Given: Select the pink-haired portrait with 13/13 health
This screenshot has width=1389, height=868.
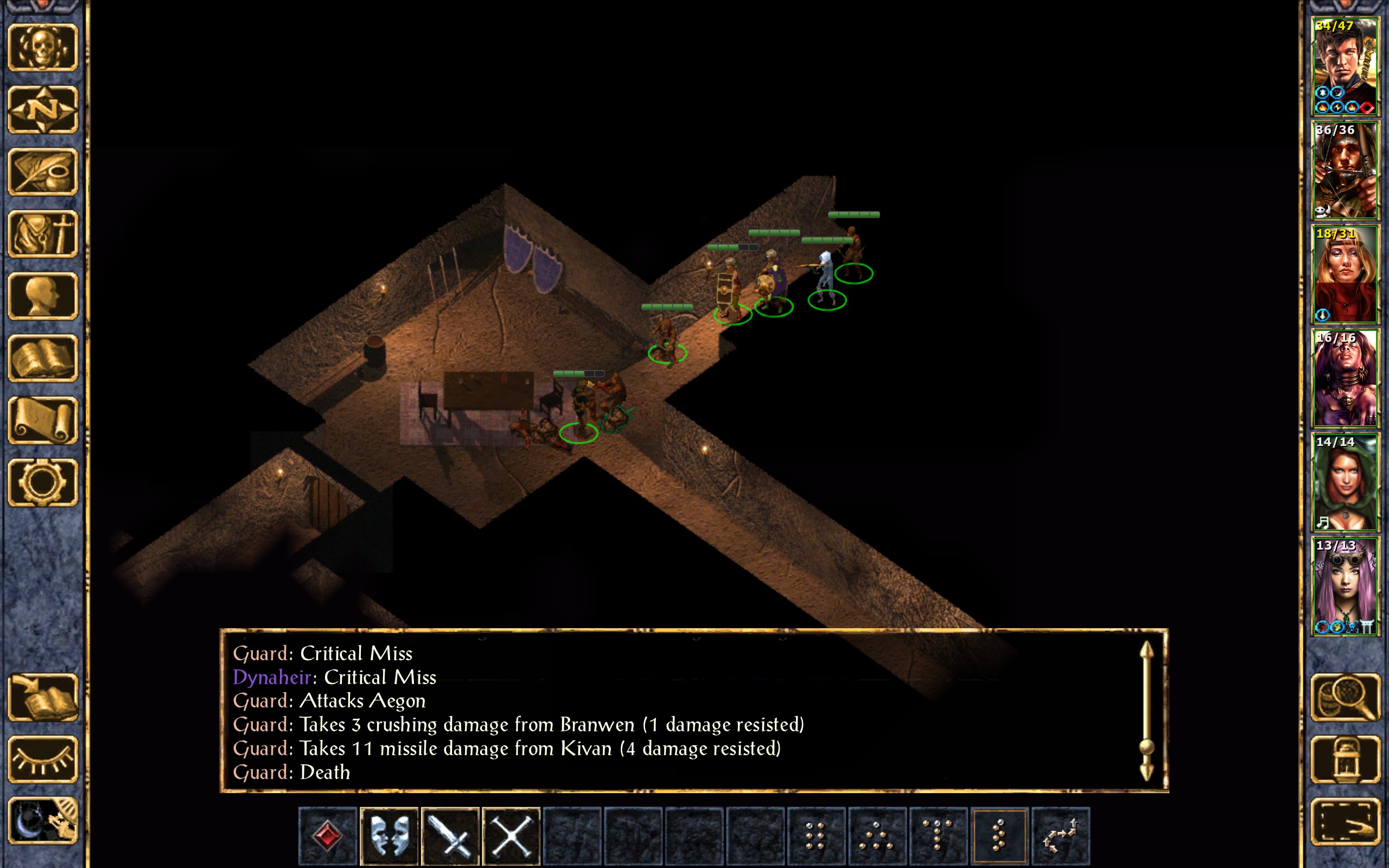Looking at the screenshot, I should pyautogui.click(x=1344, y=586).
